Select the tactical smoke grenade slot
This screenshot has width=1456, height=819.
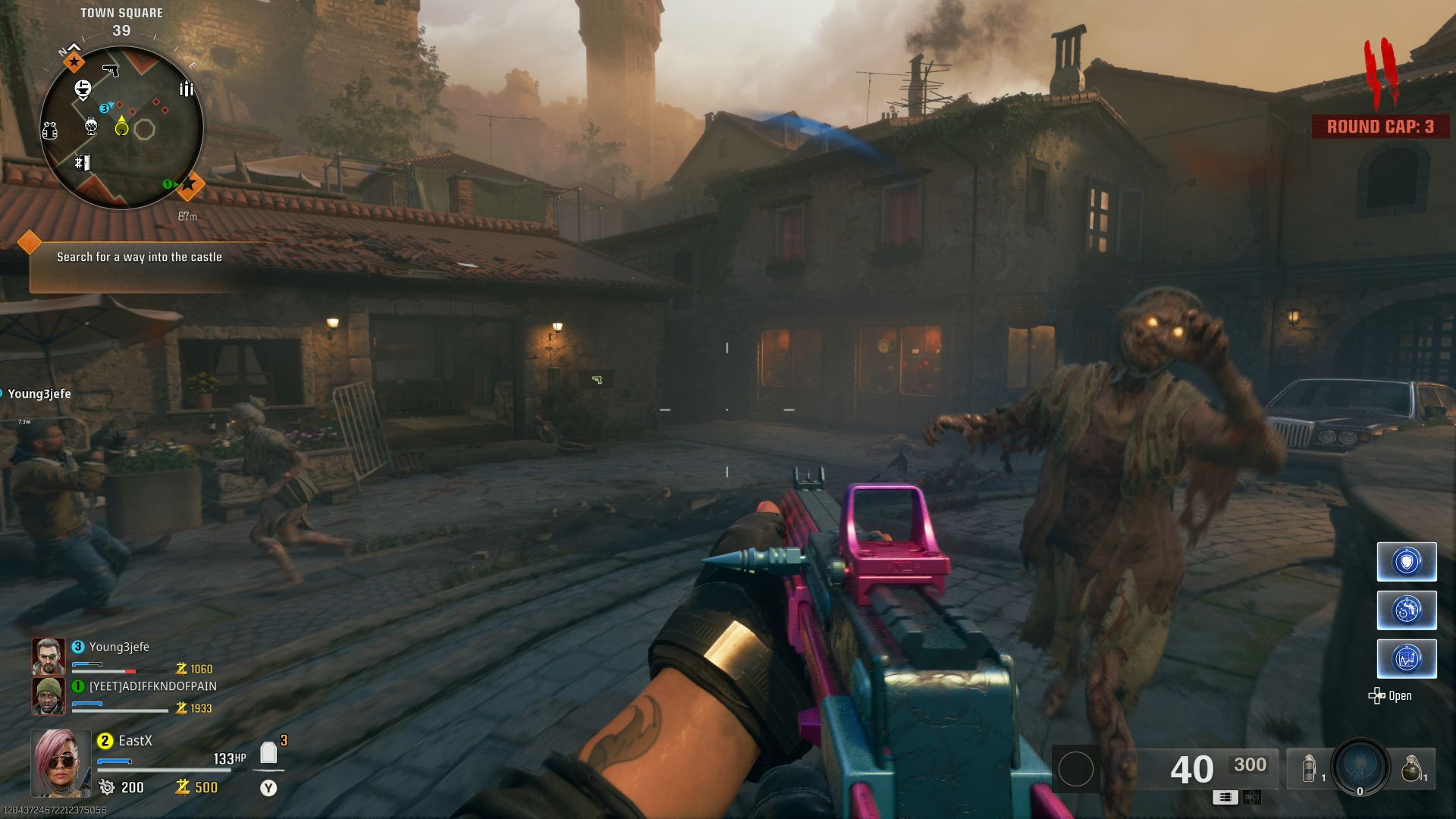(x=1310, y=768)
